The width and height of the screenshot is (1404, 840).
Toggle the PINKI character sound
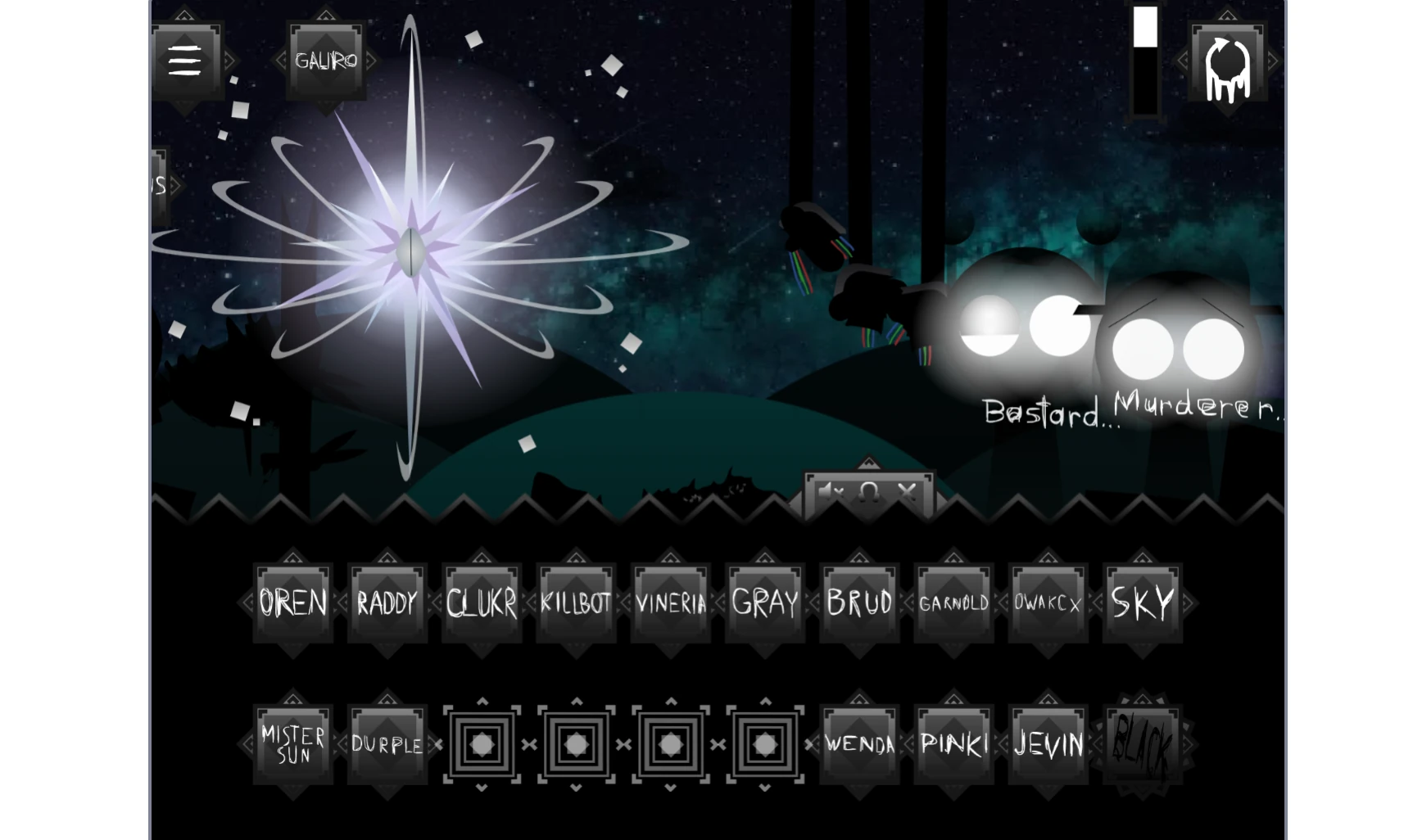point(953,743)
